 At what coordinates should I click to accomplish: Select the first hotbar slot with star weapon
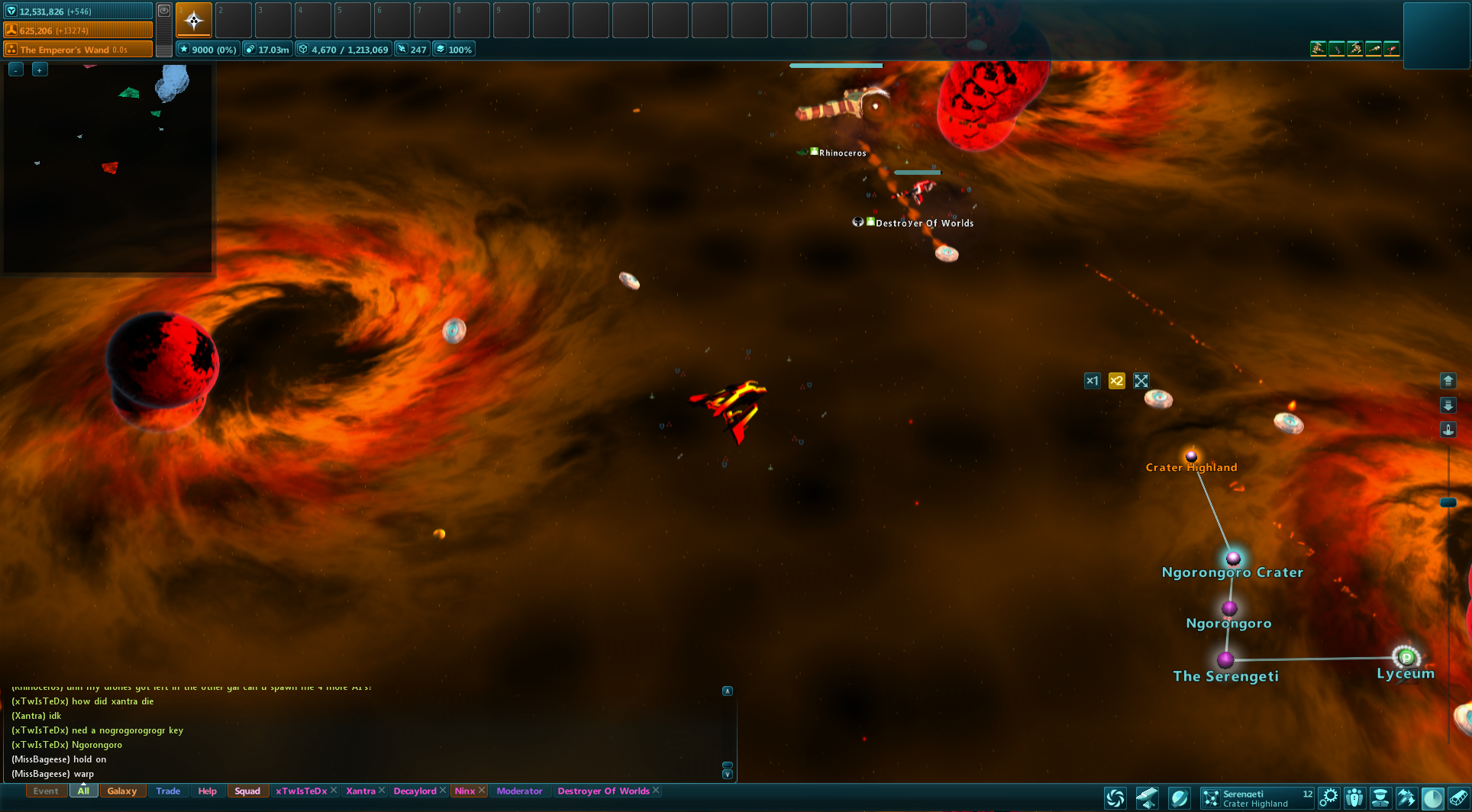[194, 20]
